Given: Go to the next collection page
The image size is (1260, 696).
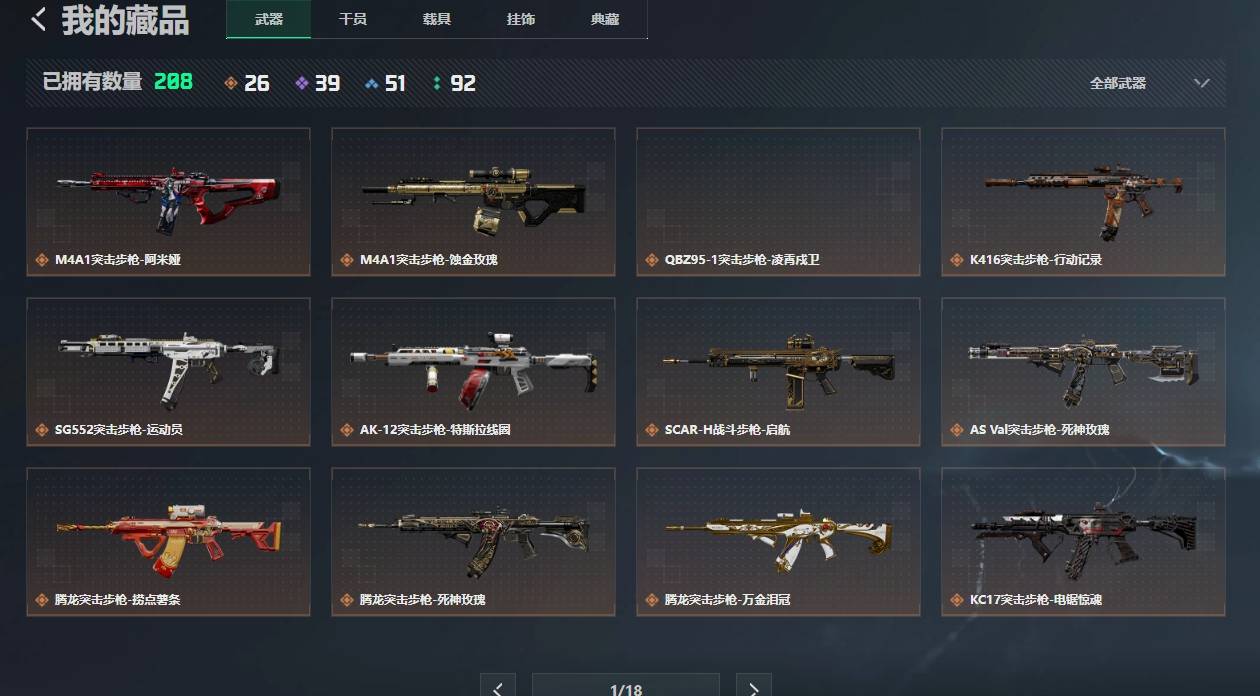Looking at the screenshot, I should (x=753, y=687).
